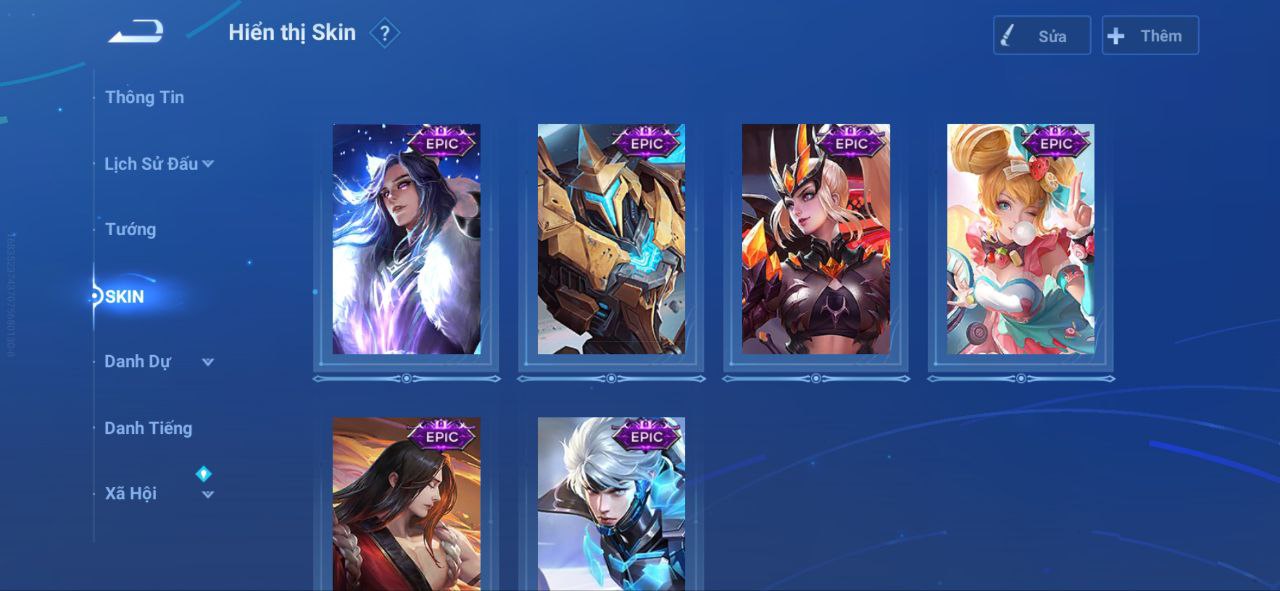Go back using the top-left arrow
The height and width of the screenshot is (591, 1280).
click(x=136, y=32)
